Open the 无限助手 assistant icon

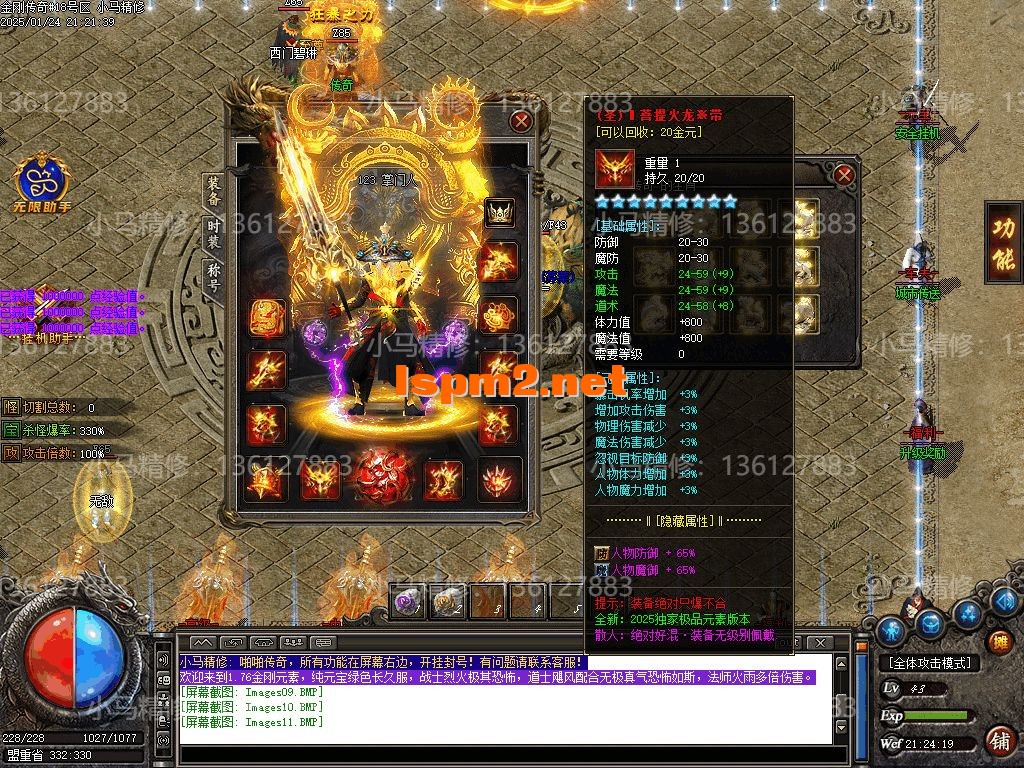click(x=42, y=182)
